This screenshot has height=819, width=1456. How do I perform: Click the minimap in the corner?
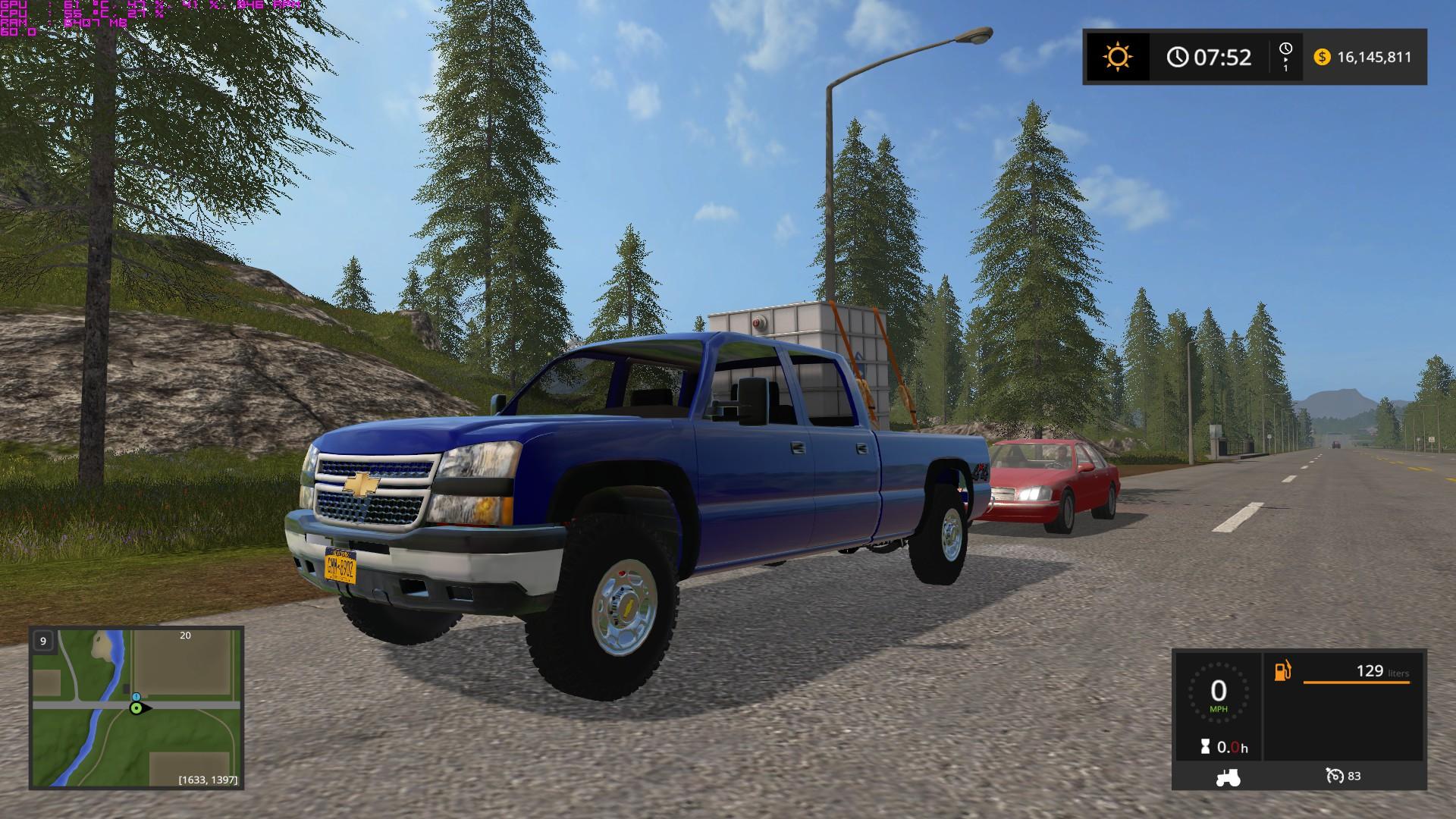click(136, 707)
